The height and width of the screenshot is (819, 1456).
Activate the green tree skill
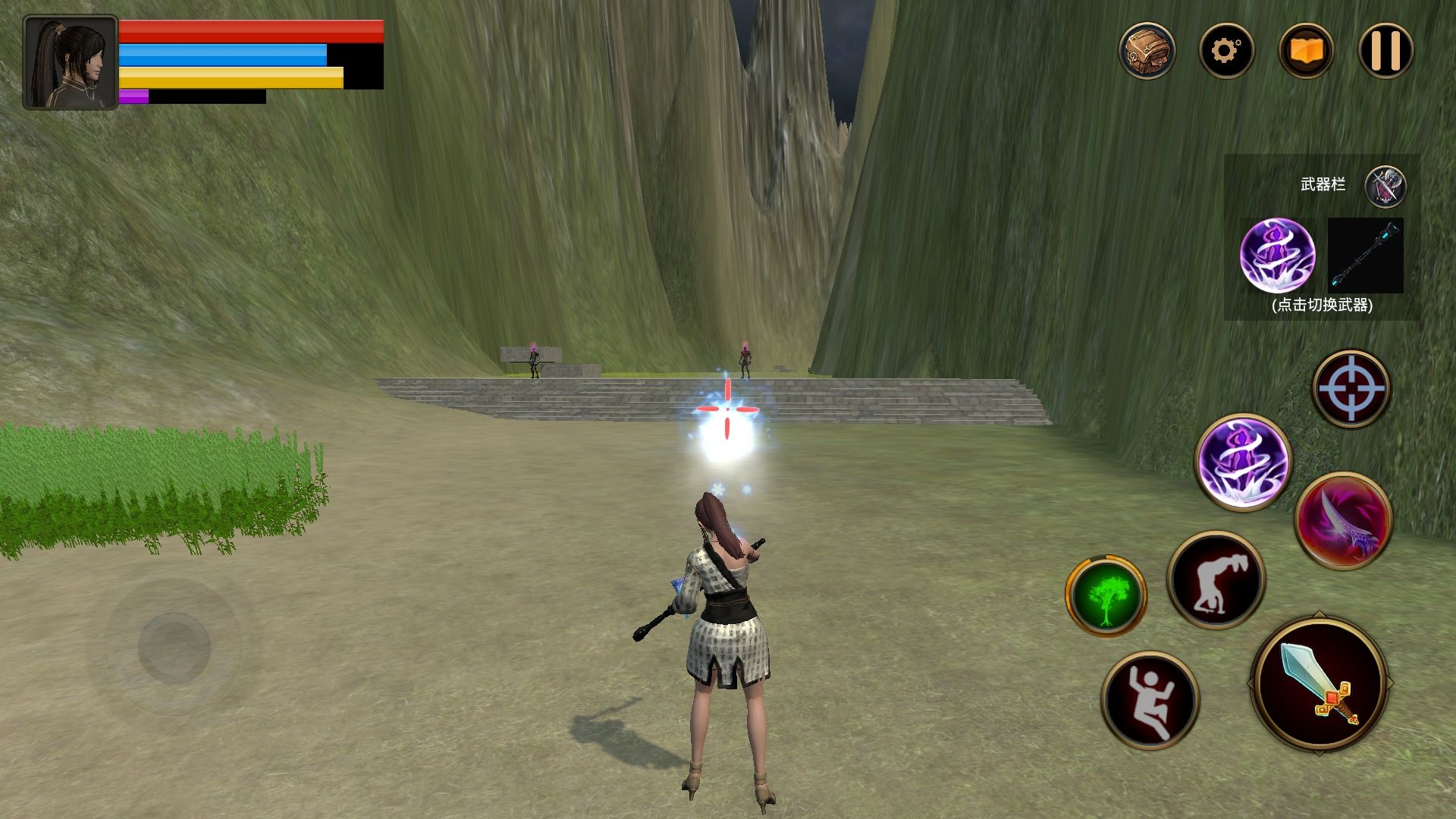[x=1106, y=596]
